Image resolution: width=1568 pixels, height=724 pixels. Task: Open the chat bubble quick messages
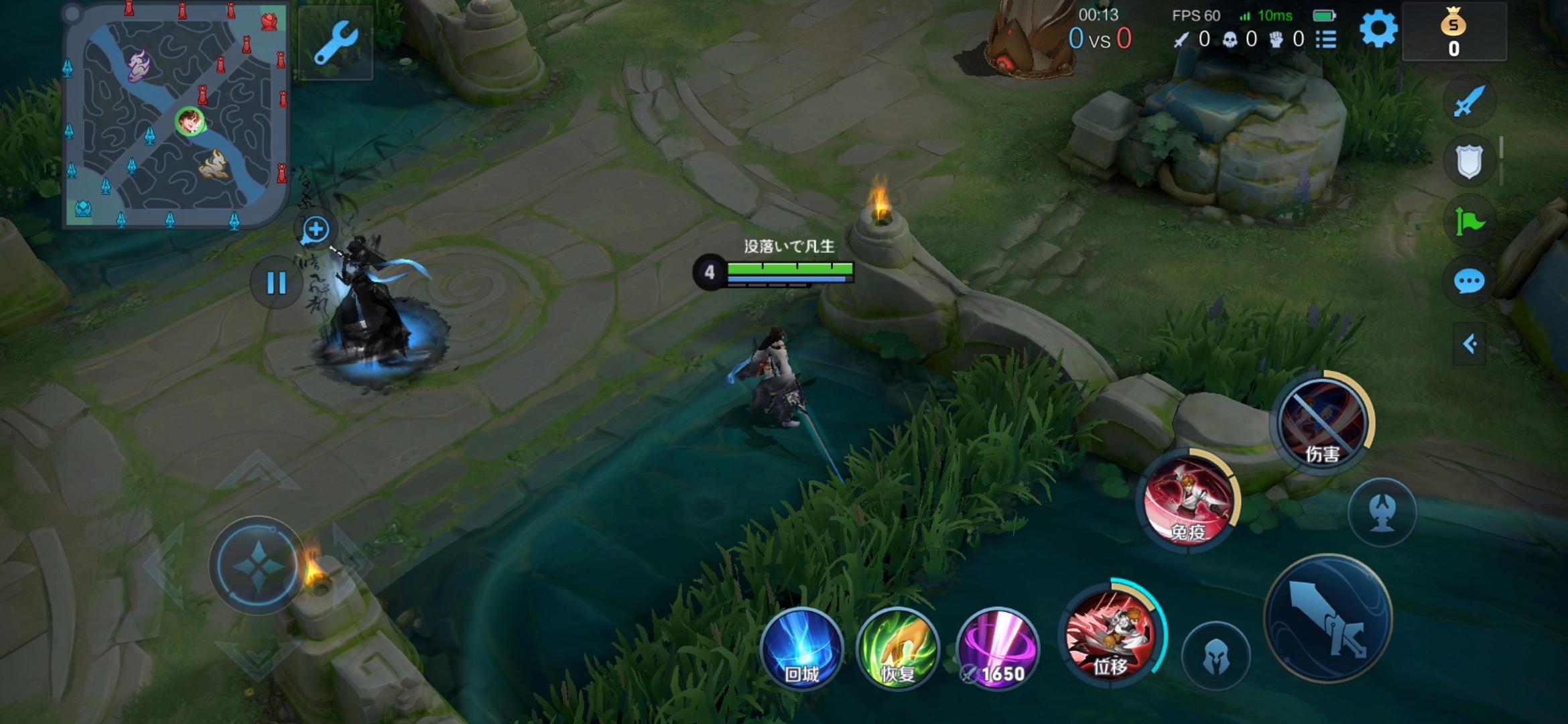click(1469, 282)
